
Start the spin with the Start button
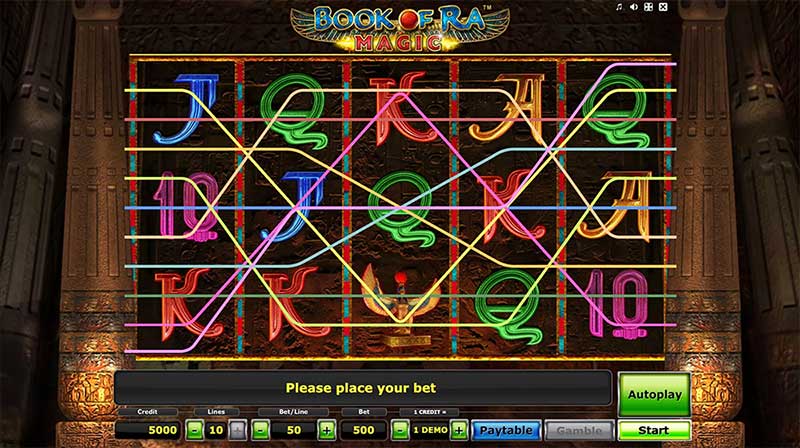click(x=654, y=430)
